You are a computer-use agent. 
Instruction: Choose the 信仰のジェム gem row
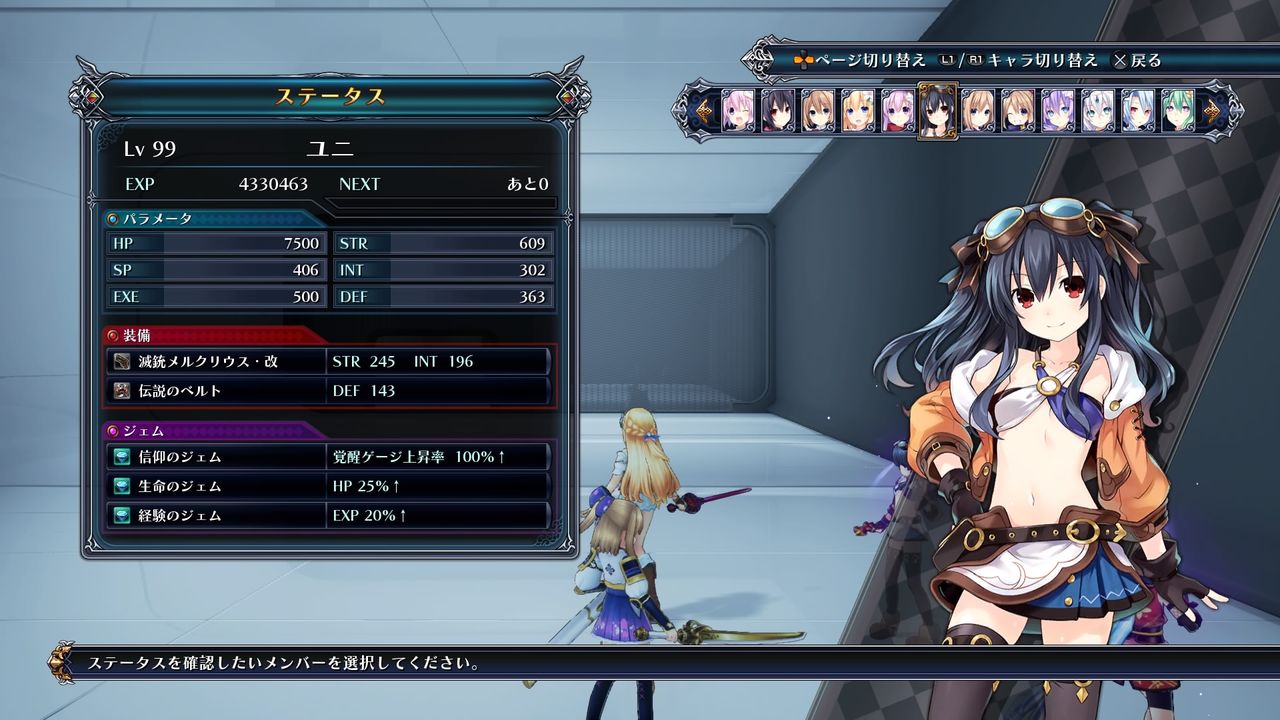(x=328, y=457)
